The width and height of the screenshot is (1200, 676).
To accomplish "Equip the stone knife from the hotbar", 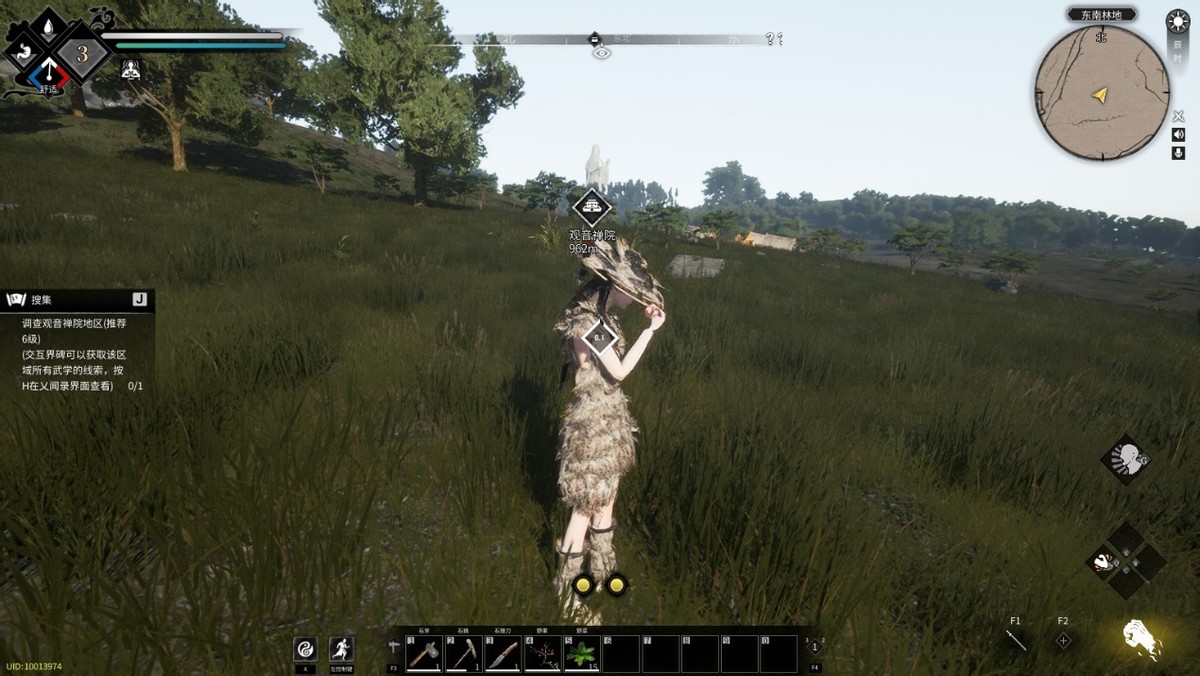I will pyautogui.click(x=503, y=654).
